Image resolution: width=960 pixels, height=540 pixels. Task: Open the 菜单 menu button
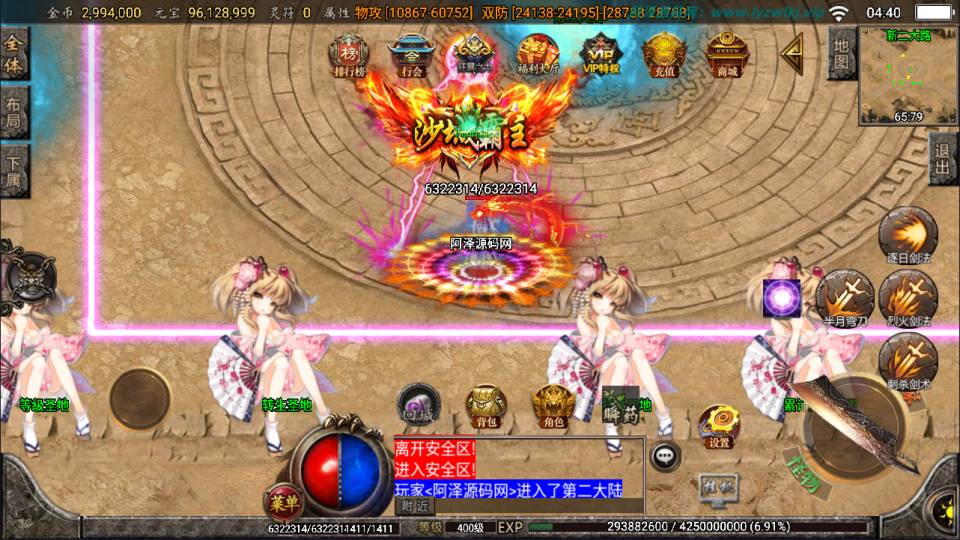tap(282, 500)
